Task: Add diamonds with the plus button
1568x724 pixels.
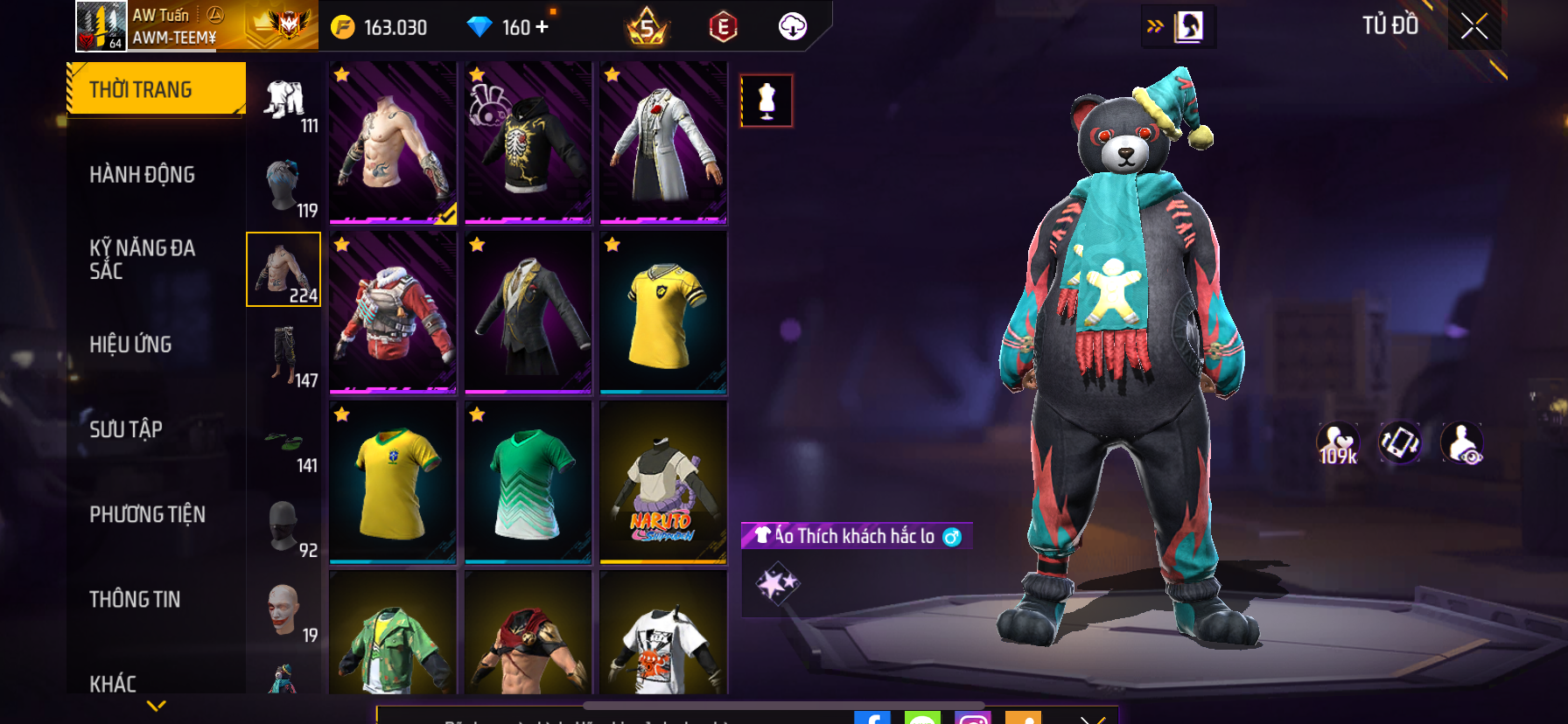Action: [x=542, y=27]
